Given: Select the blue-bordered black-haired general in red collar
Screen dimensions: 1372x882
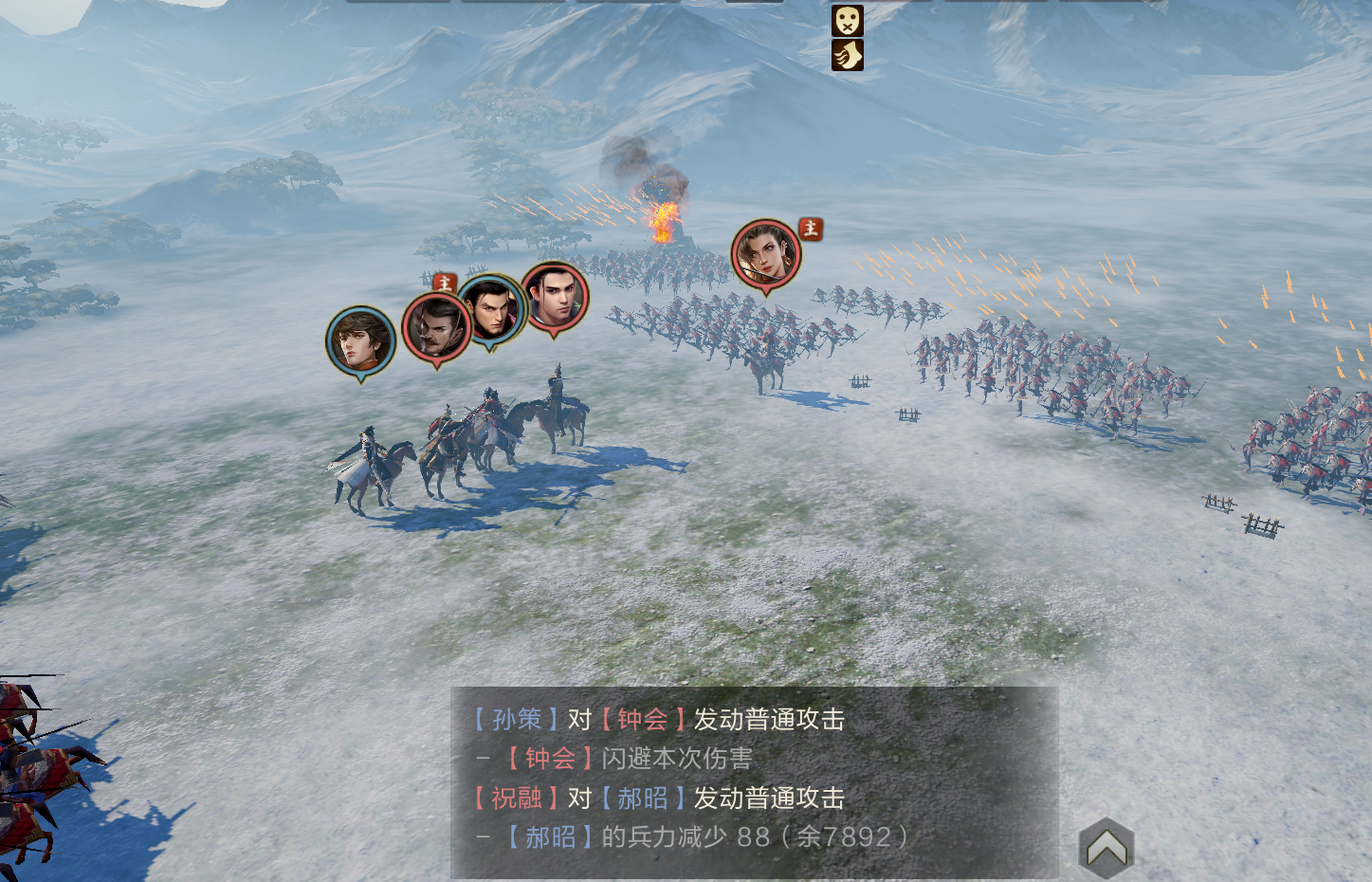Looking at the screenshot, I should pyautogui.click(x=491, y=308).
